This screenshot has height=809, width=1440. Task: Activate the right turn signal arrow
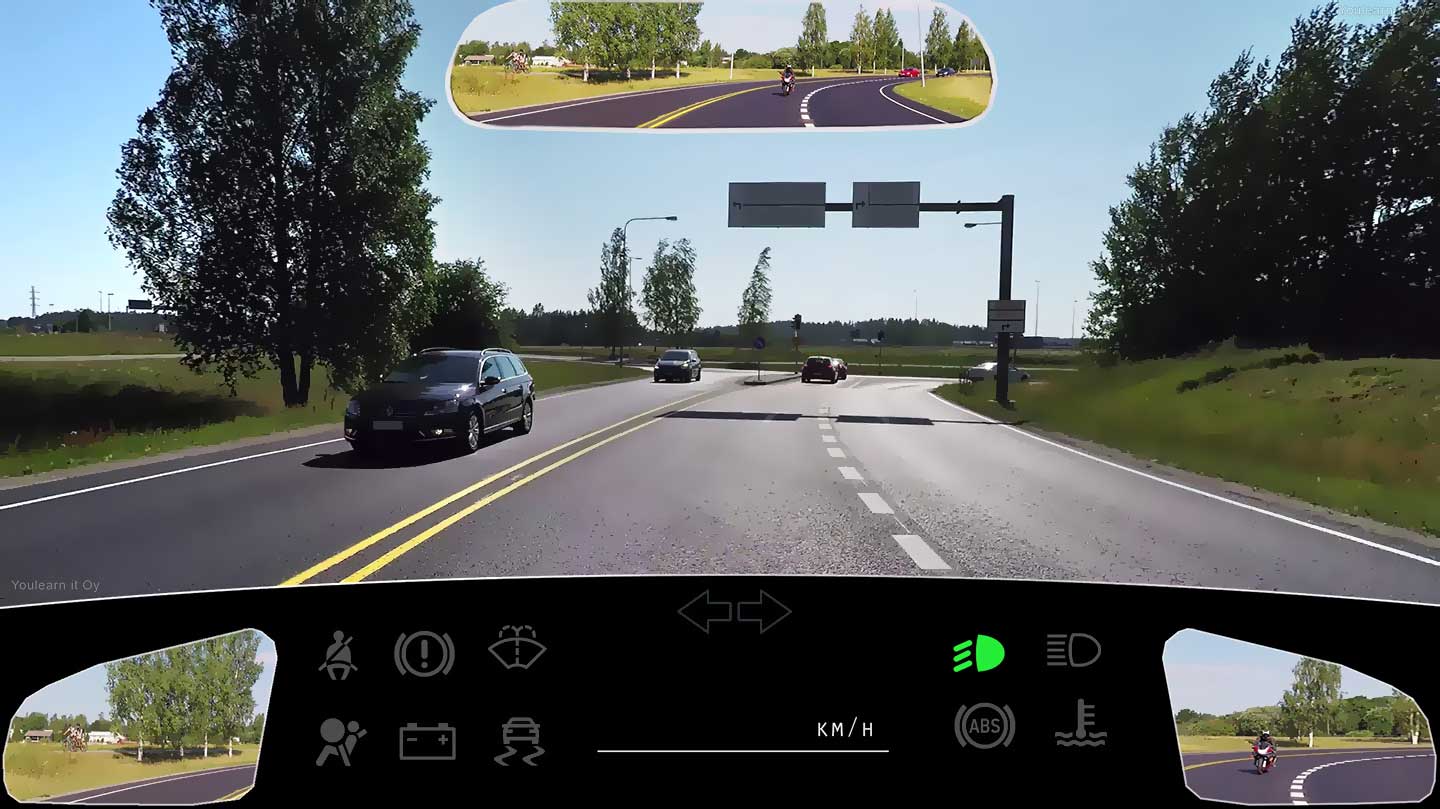[764, 611]
